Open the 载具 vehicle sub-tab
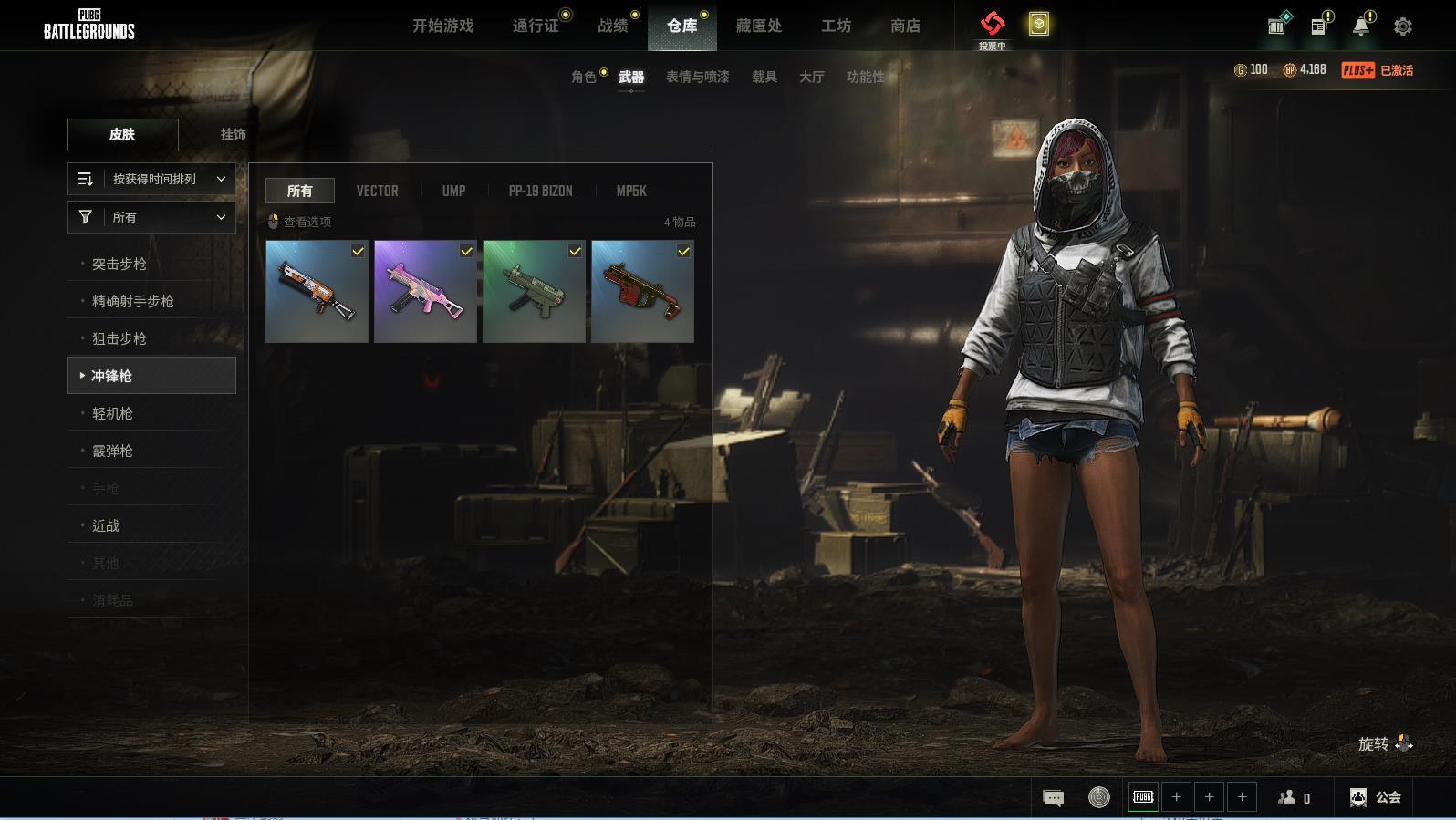The image size is (1456, 820). coord(764,78)
